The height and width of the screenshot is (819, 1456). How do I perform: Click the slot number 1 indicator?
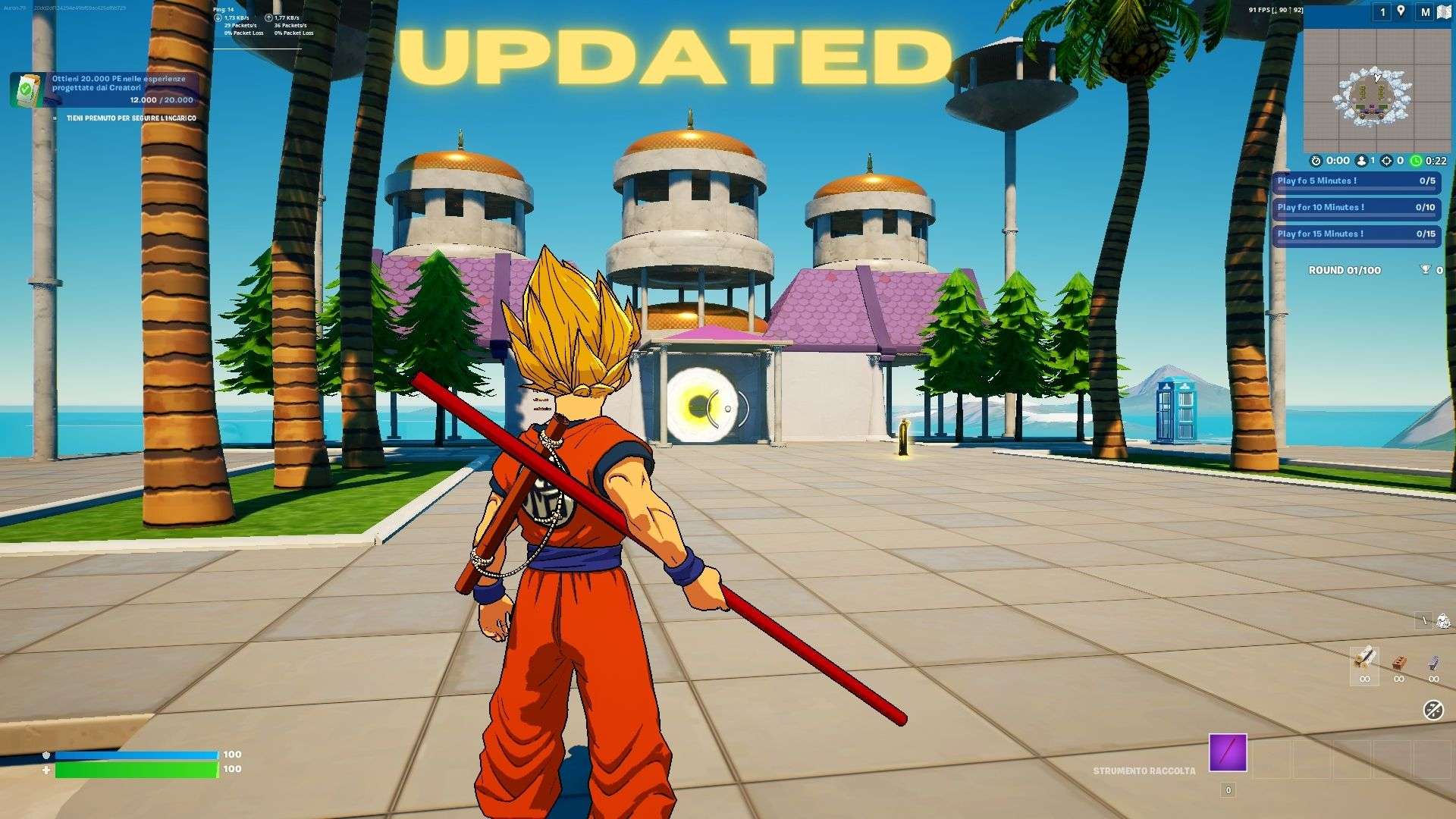pyautogui.click(x=1381, y=12)
